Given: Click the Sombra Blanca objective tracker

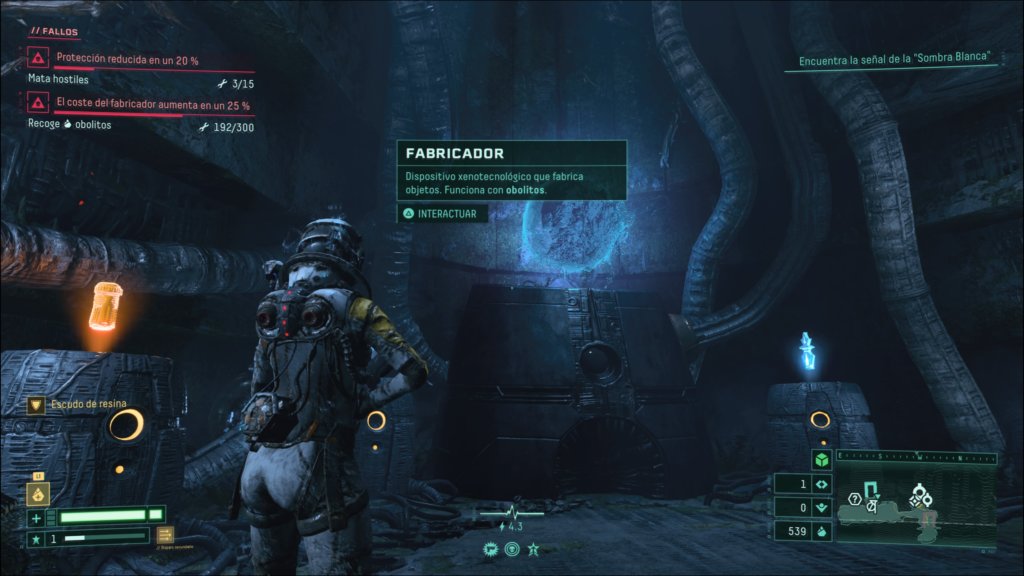Looking at the screenshot, I should point(894,58).
